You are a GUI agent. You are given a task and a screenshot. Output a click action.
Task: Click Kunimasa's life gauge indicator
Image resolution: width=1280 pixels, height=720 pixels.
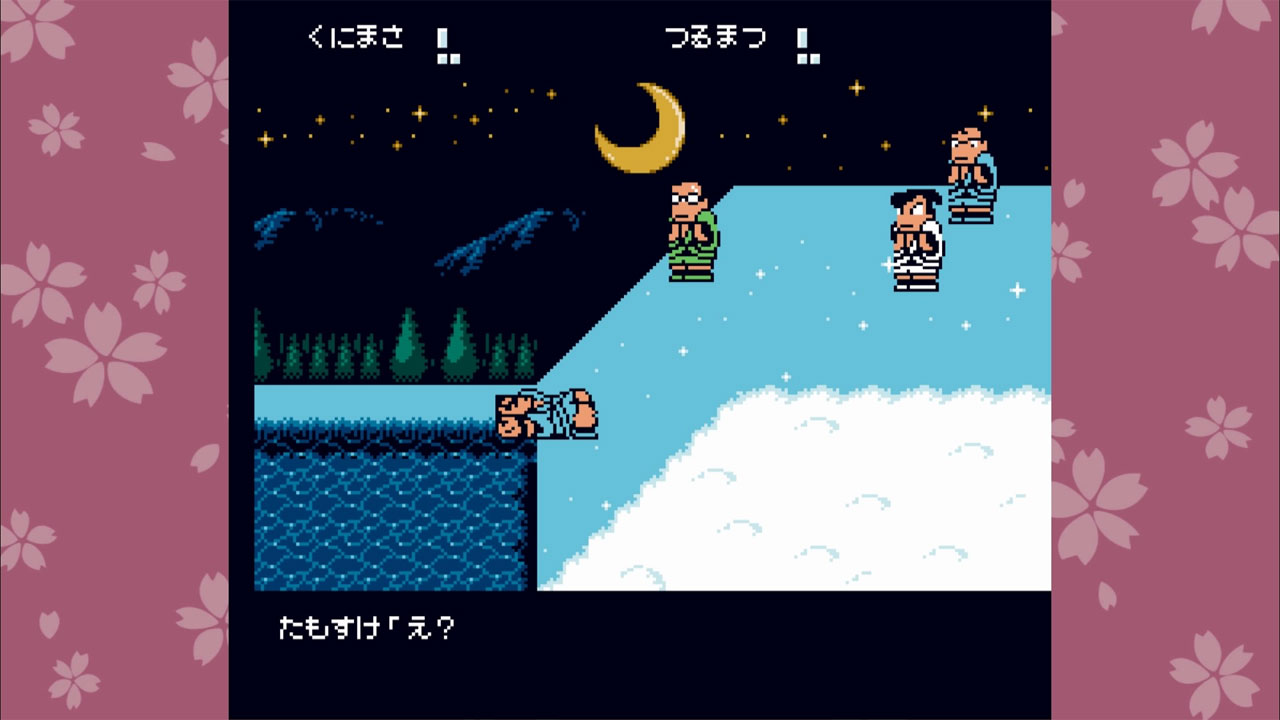tap(449, 44)
